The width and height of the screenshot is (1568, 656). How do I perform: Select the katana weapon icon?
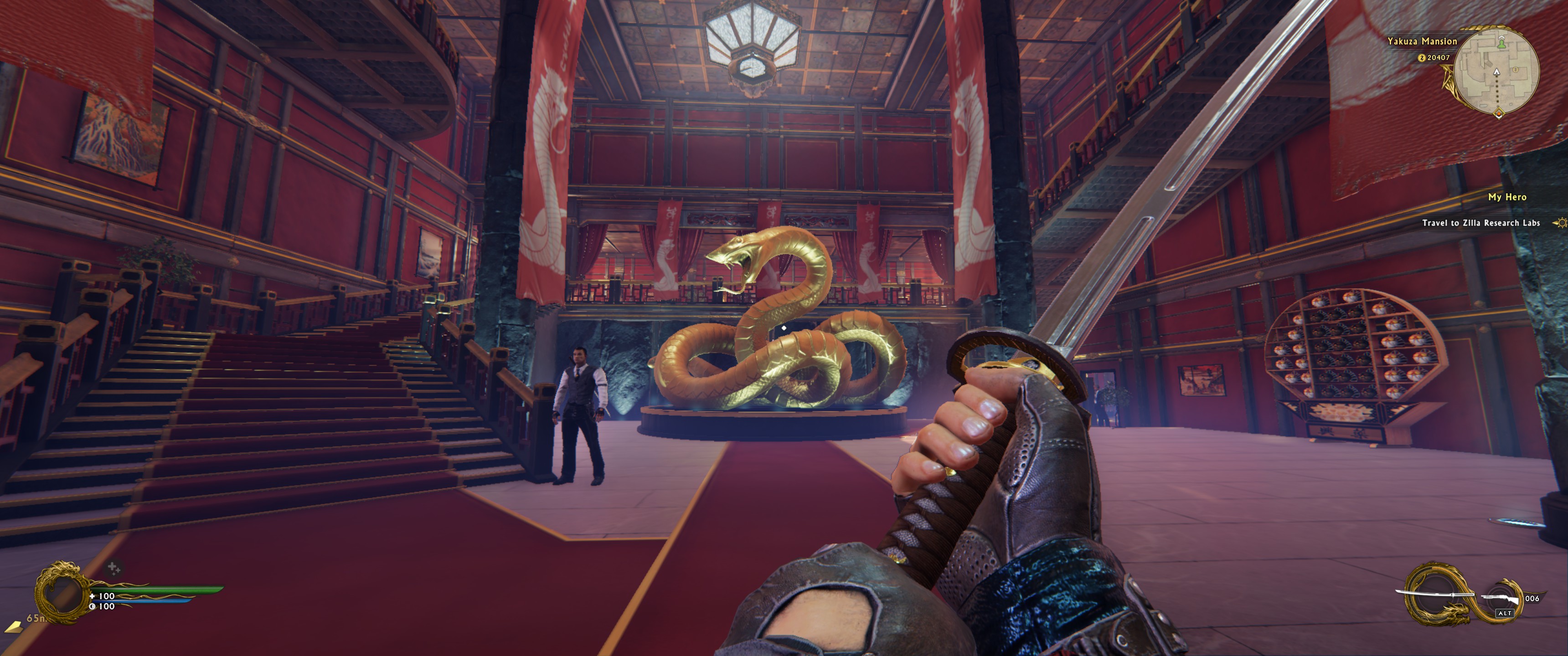(x=1434, y=594)
